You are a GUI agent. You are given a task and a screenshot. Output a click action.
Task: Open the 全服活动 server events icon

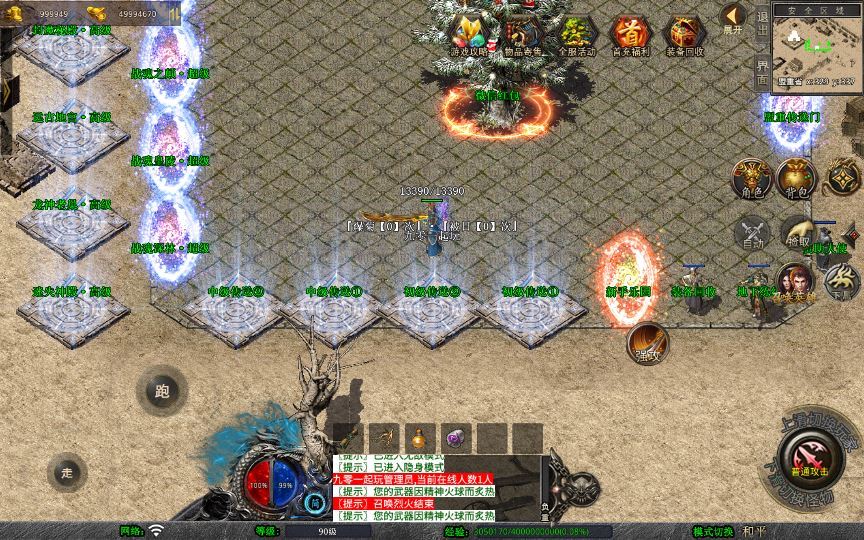point(576,36)
